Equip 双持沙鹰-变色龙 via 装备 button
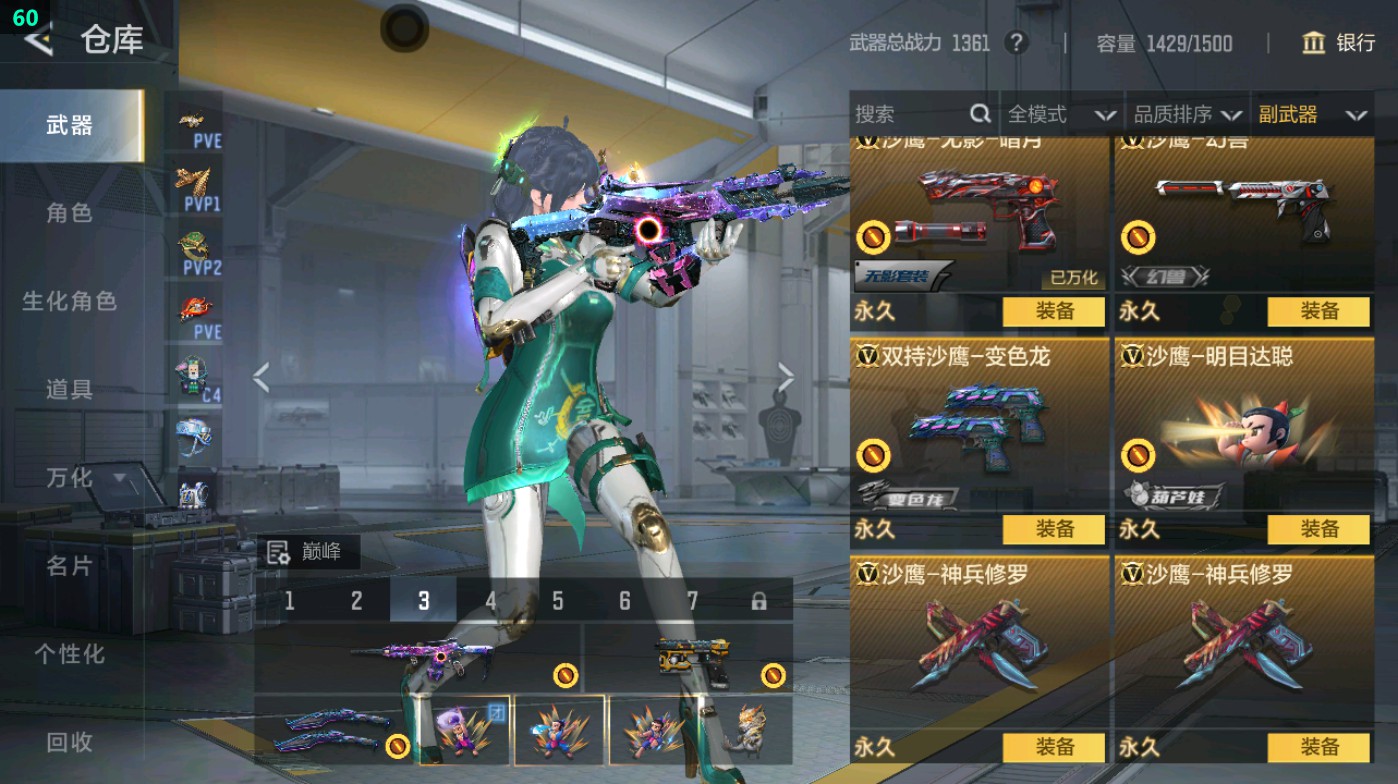 coord(1056,528)
